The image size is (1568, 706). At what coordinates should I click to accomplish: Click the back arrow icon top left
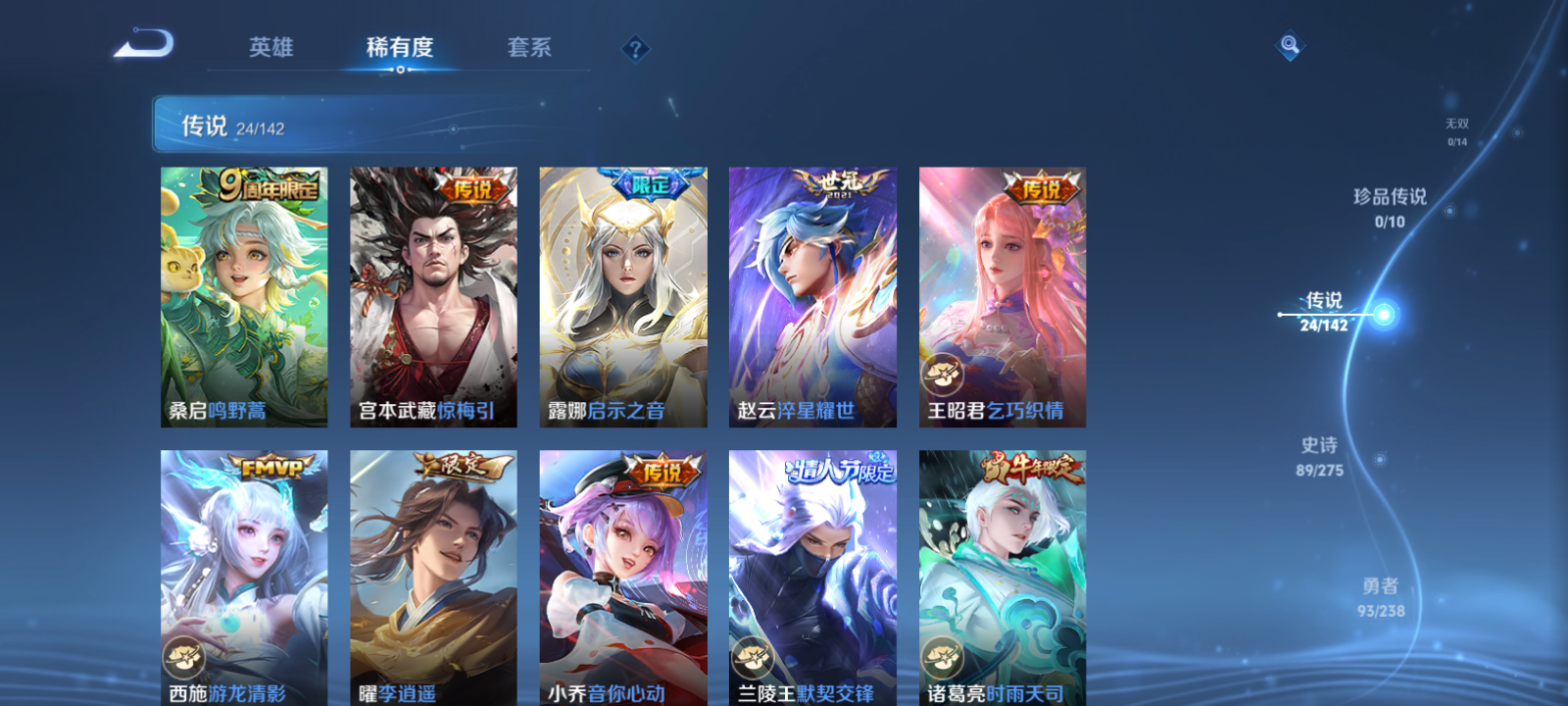[x=145, y=43]
